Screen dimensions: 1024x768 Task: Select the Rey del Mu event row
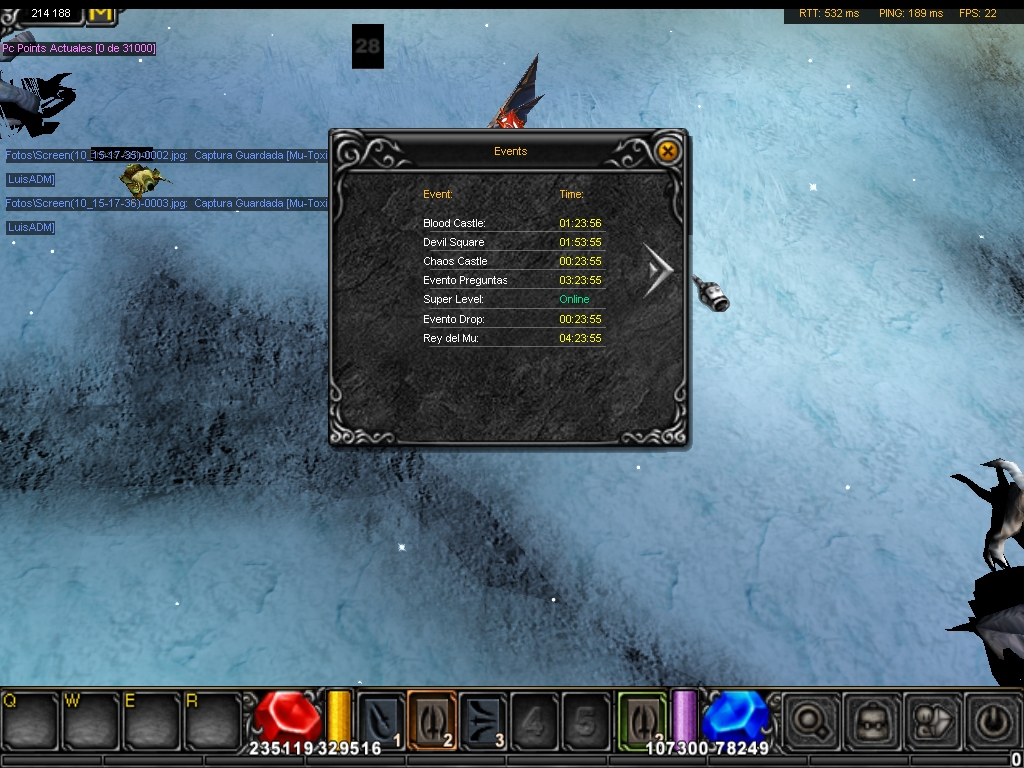(512, 338)
